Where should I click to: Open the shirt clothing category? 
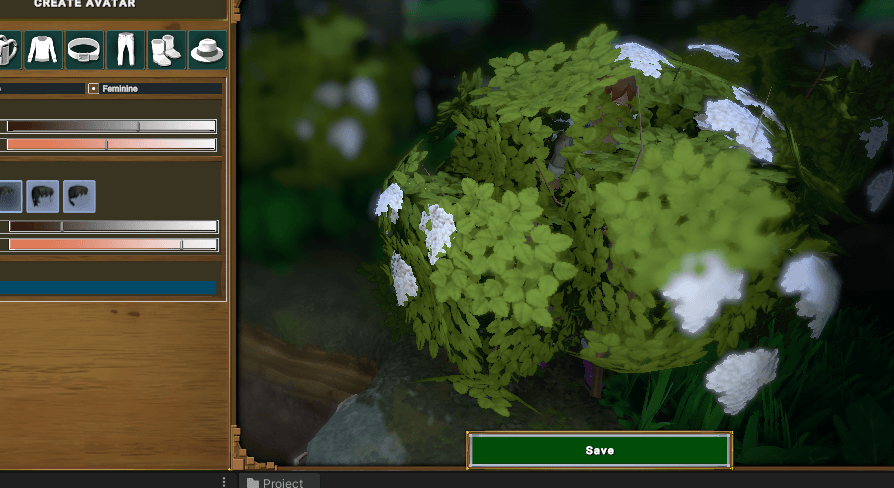pyautogui.click(x=43, y=49)
